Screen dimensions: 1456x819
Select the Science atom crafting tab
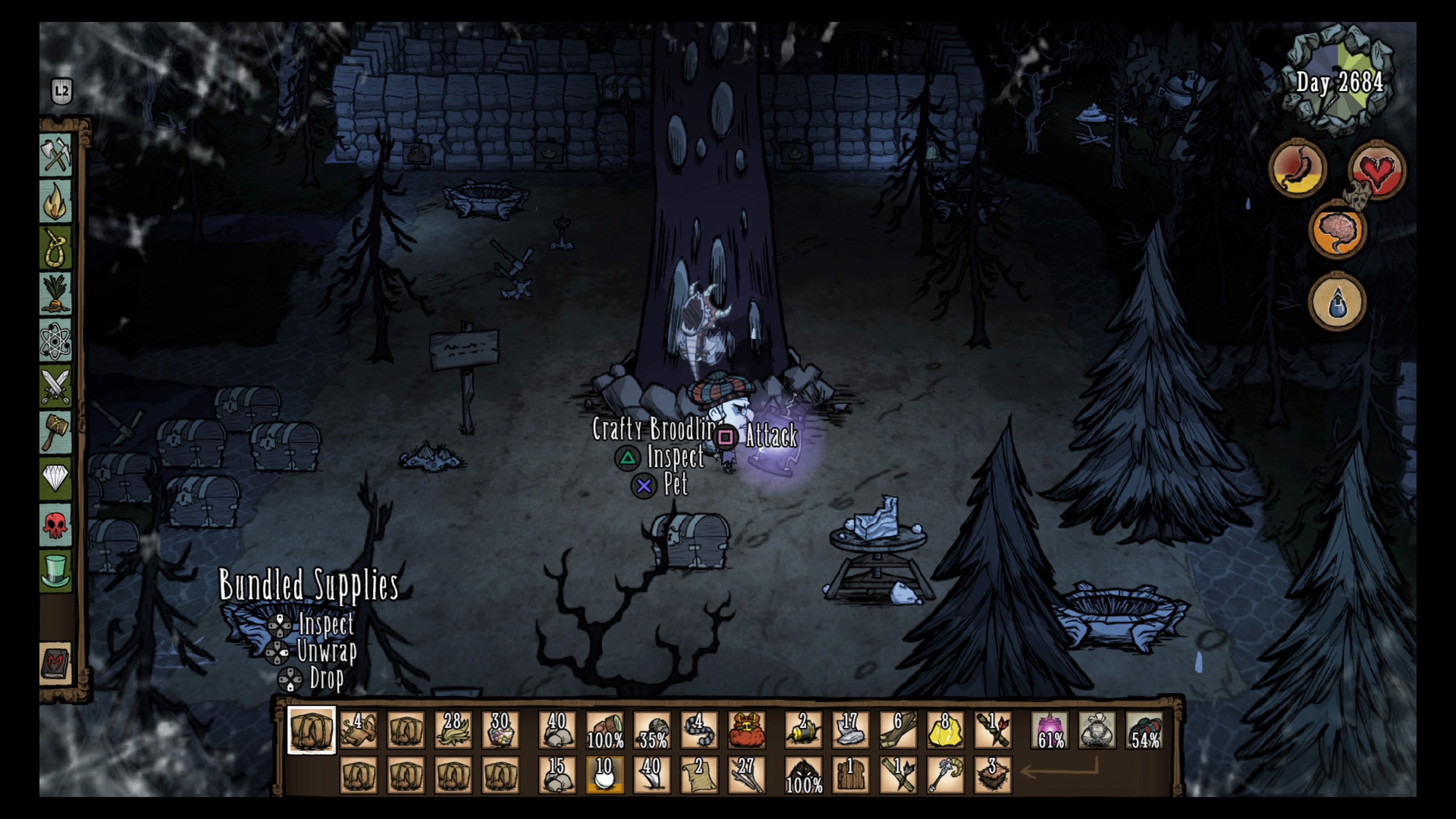[x=55, y=341]
